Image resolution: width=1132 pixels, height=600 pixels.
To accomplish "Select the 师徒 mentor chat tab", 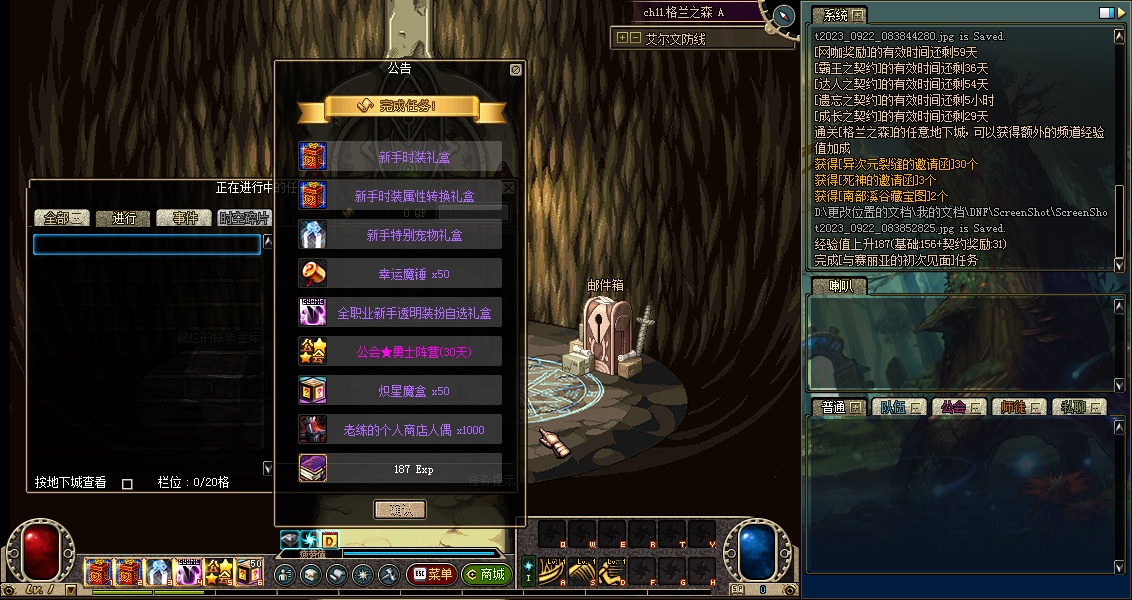I will [1018, 407].
